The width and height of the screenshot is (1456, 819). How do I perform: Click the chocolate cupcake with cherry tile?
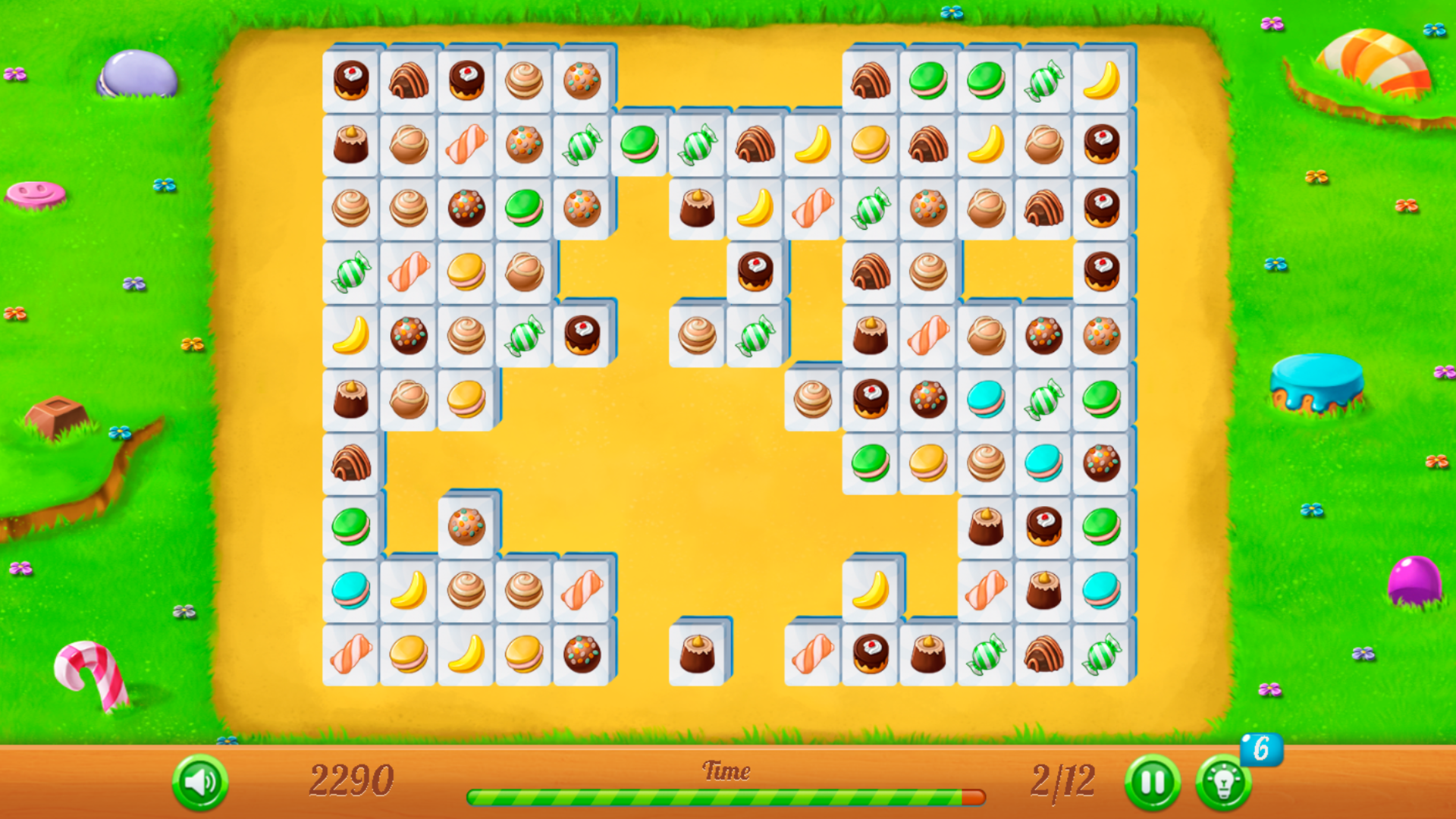click(x=351, y=80)
